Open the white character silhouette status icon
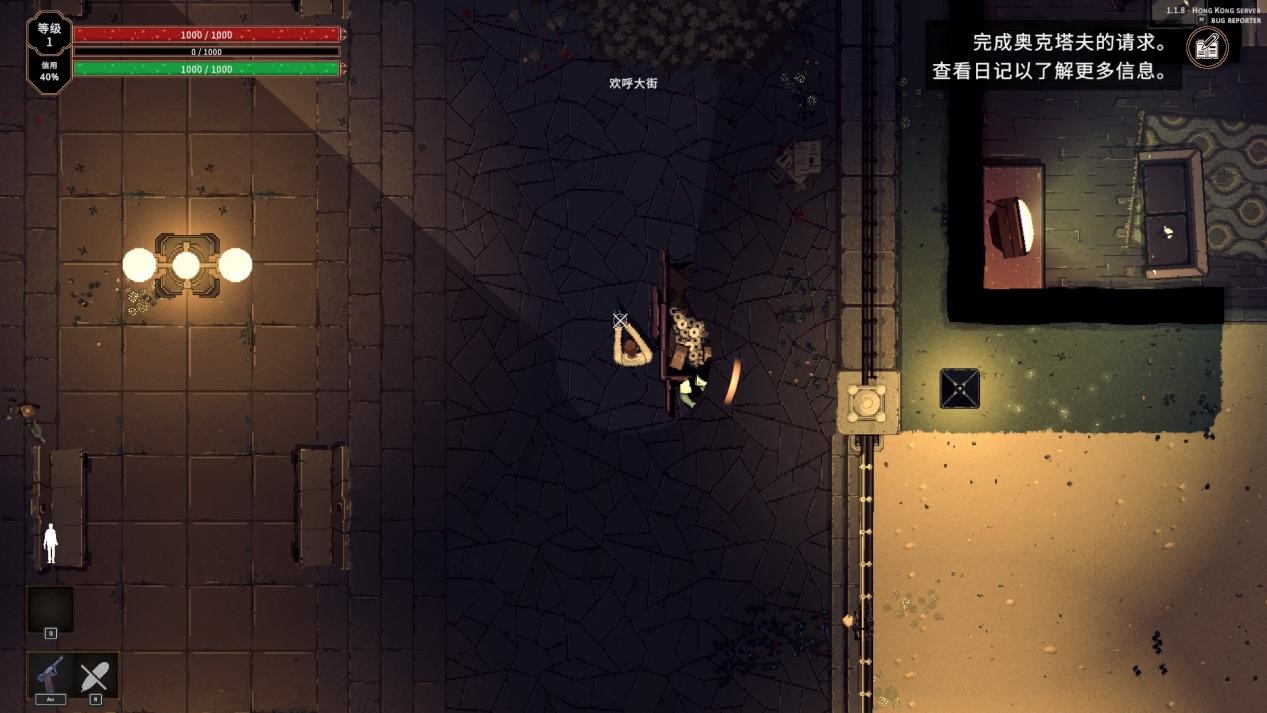Screen dimensions: 1267x713 (51, 543)
